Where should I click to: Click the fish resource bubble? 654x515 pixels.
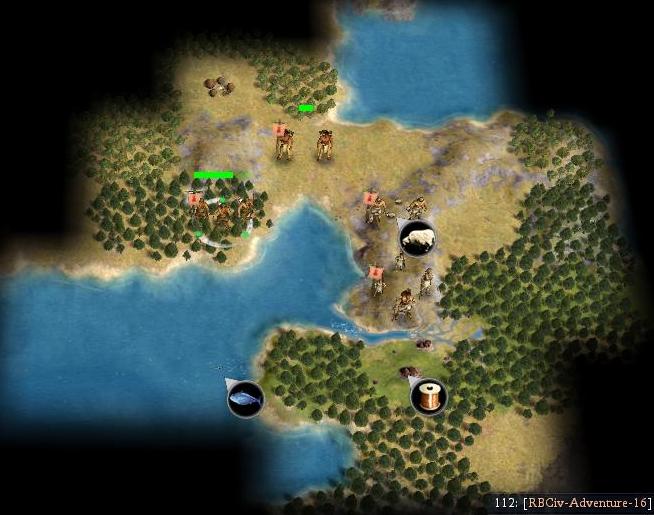pyautogui.click(x=245, y=399)
